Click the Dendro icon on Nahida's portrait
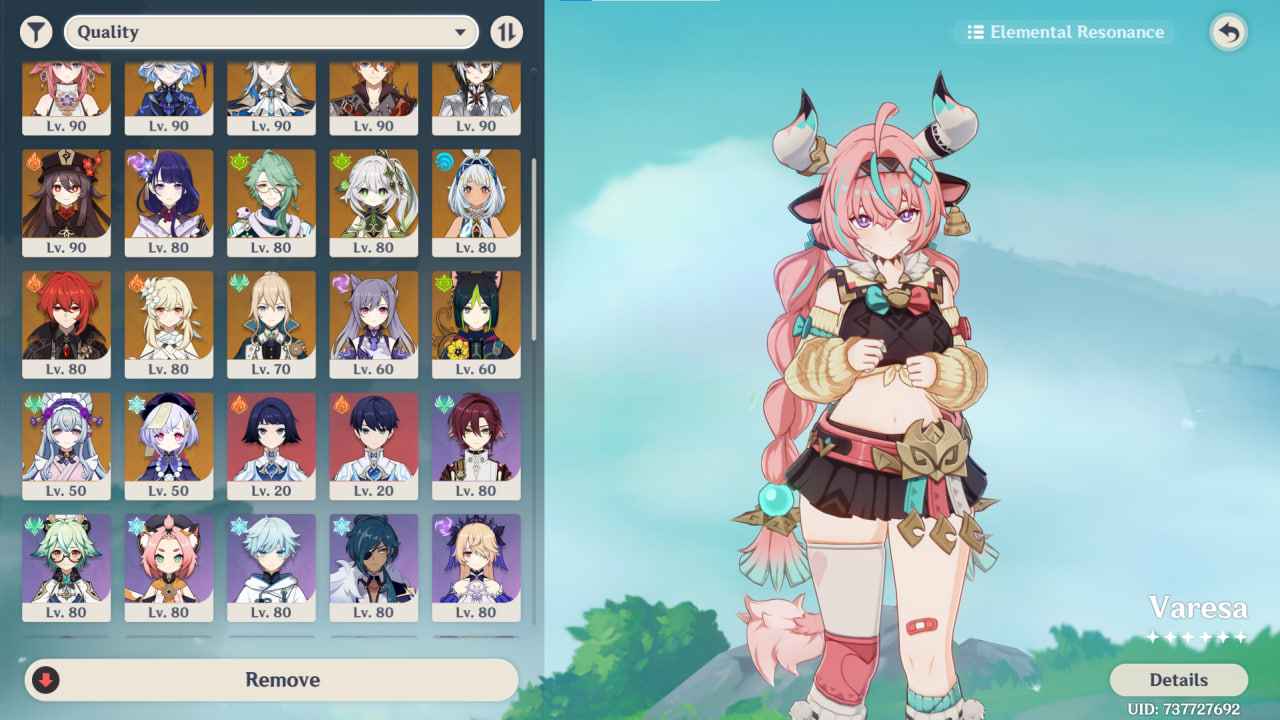 (x=340, y=158)
